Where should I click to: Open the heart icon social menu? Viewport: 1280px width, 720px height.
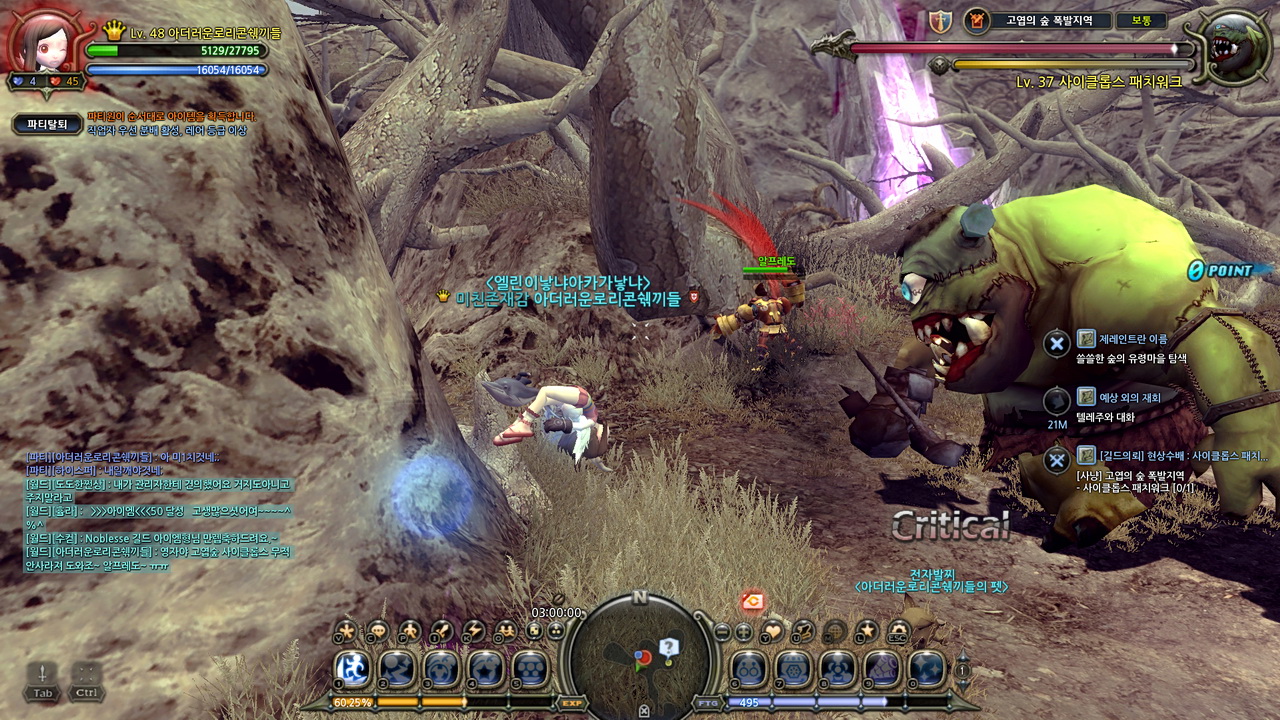click(x=772, y=631)
